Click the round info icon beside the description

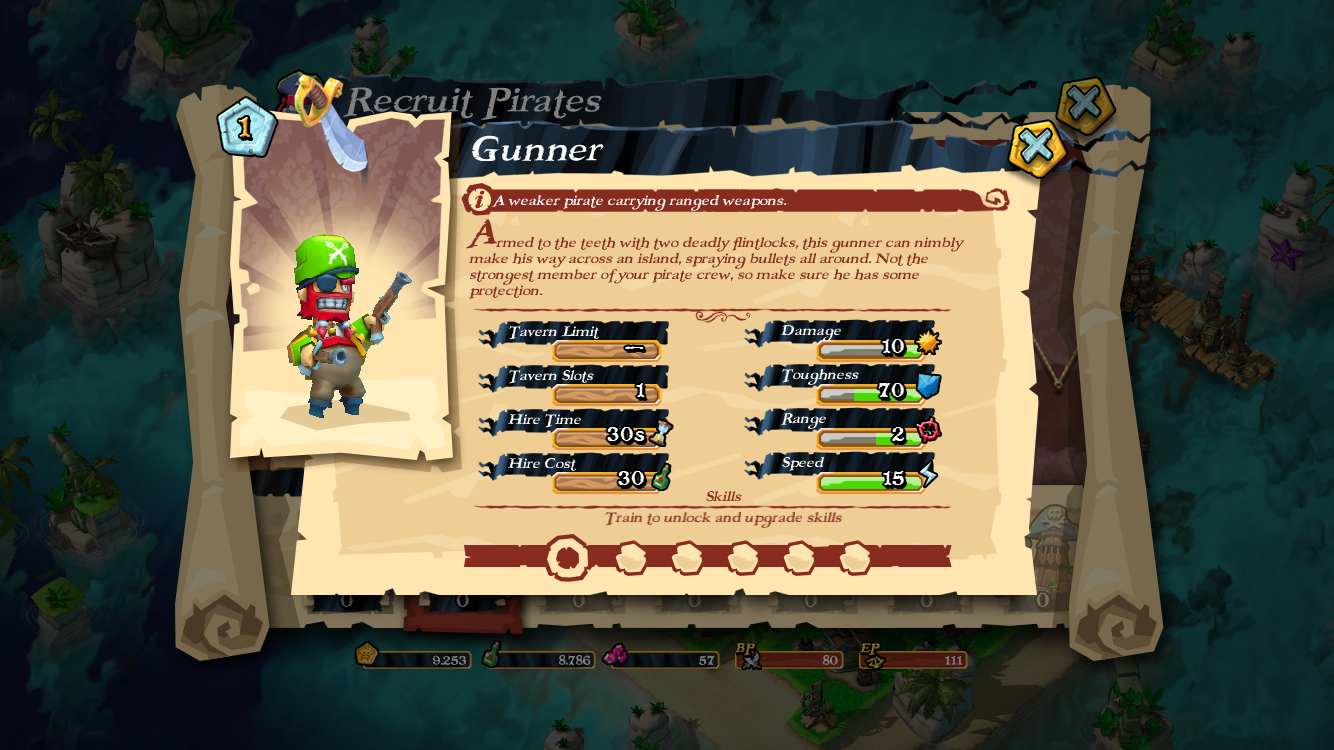478,200
